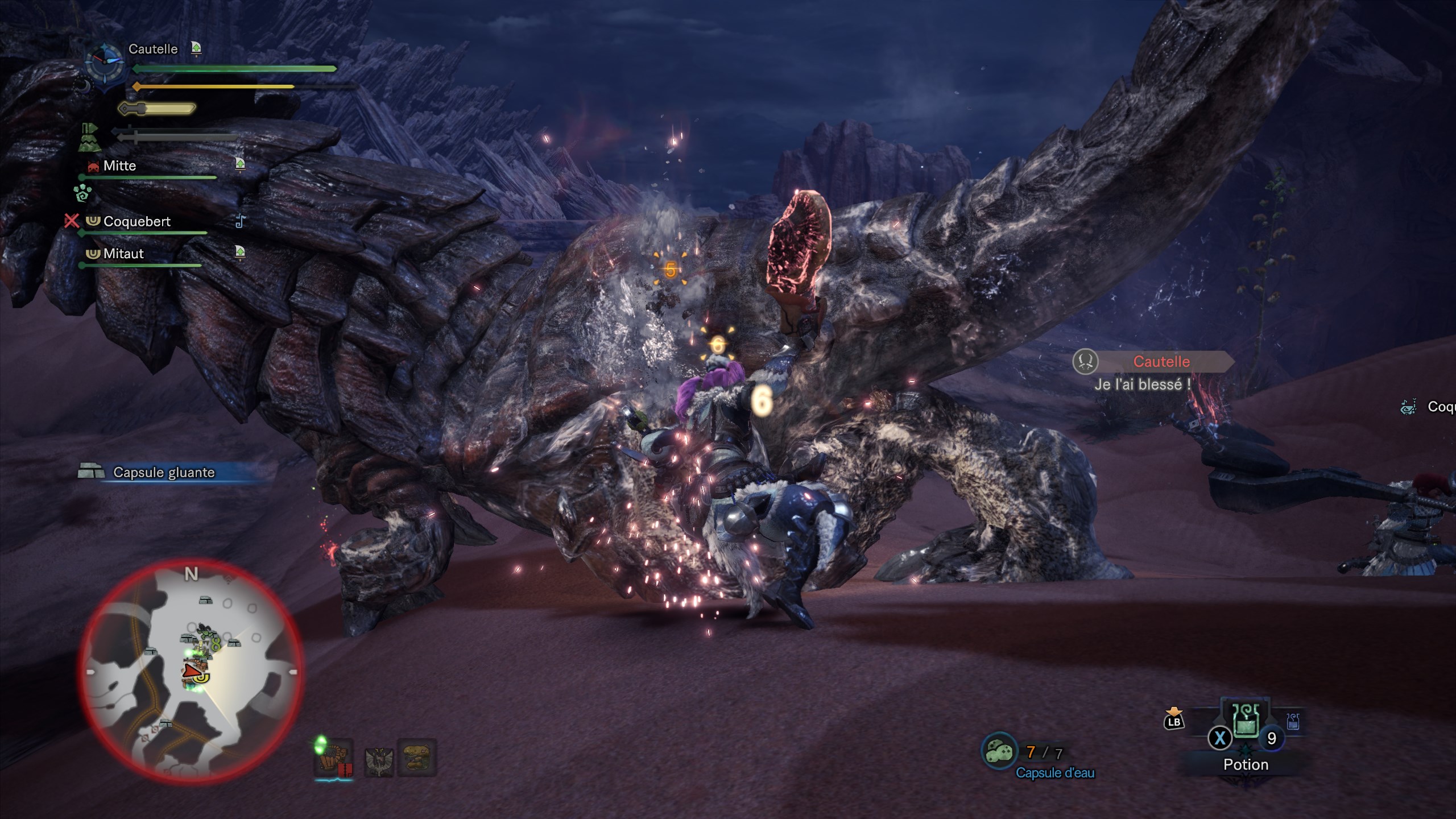The height and width of the screenshot is (819, 1456).
Task: Click Cautelle's chat message notification
Action: pyautogui.click(x=1155, y=373)
